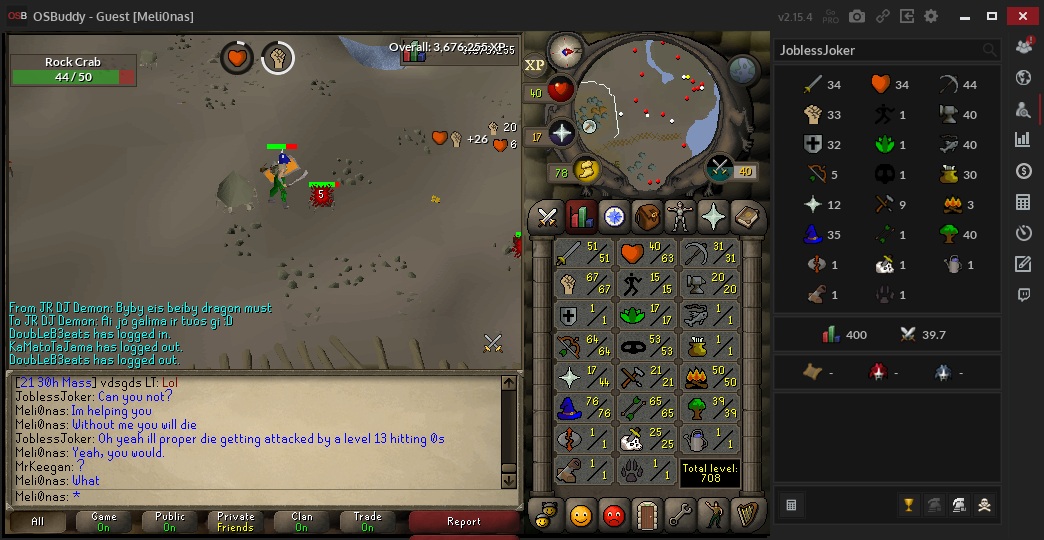Open the Magic spellbook tab
This screenshot has height=540, width=1044.
tap(746, 215)
